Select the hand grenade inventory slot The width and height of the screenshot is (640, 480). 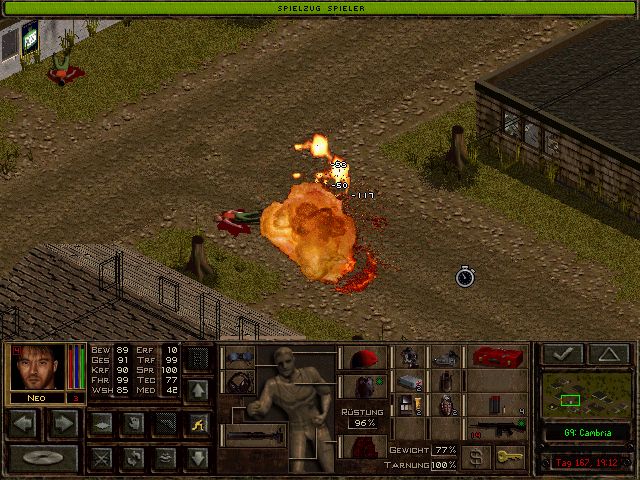click(x=447, y=405)
